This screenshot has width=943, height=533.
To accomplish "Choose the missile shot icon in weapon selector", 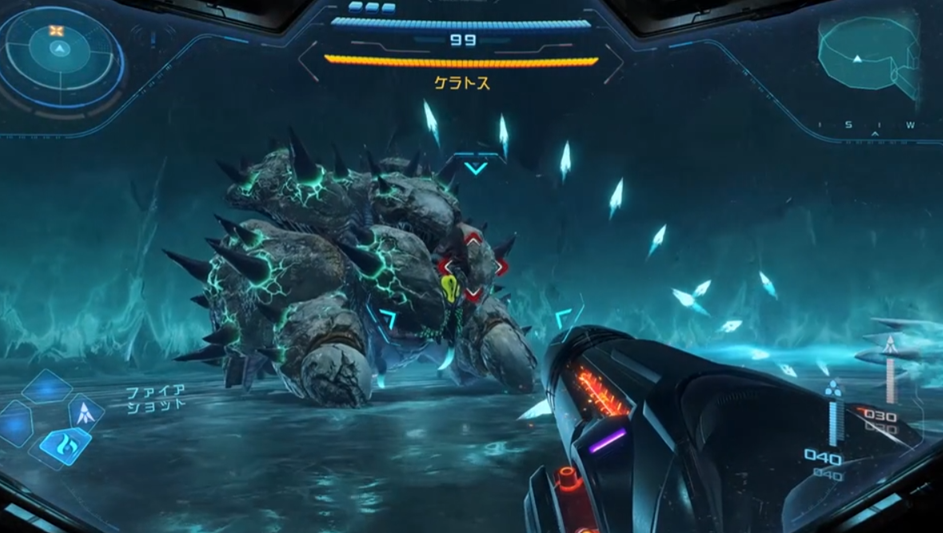I will tap(86, 411).
